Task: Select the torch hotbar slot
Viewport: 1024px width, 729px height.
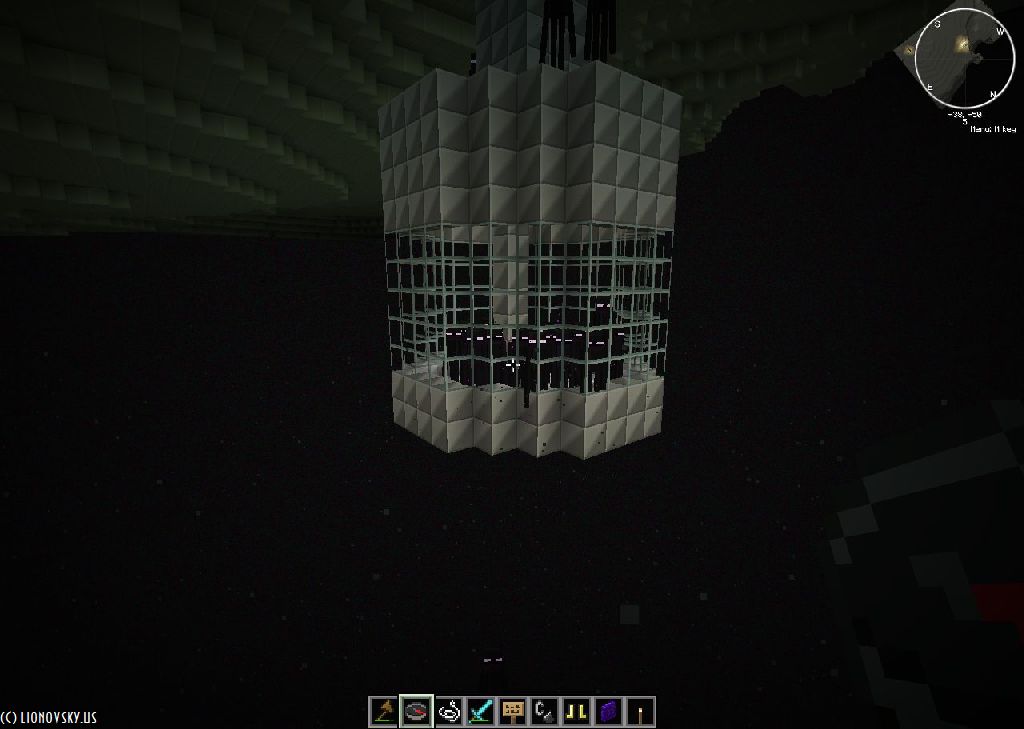Action: 641,711
